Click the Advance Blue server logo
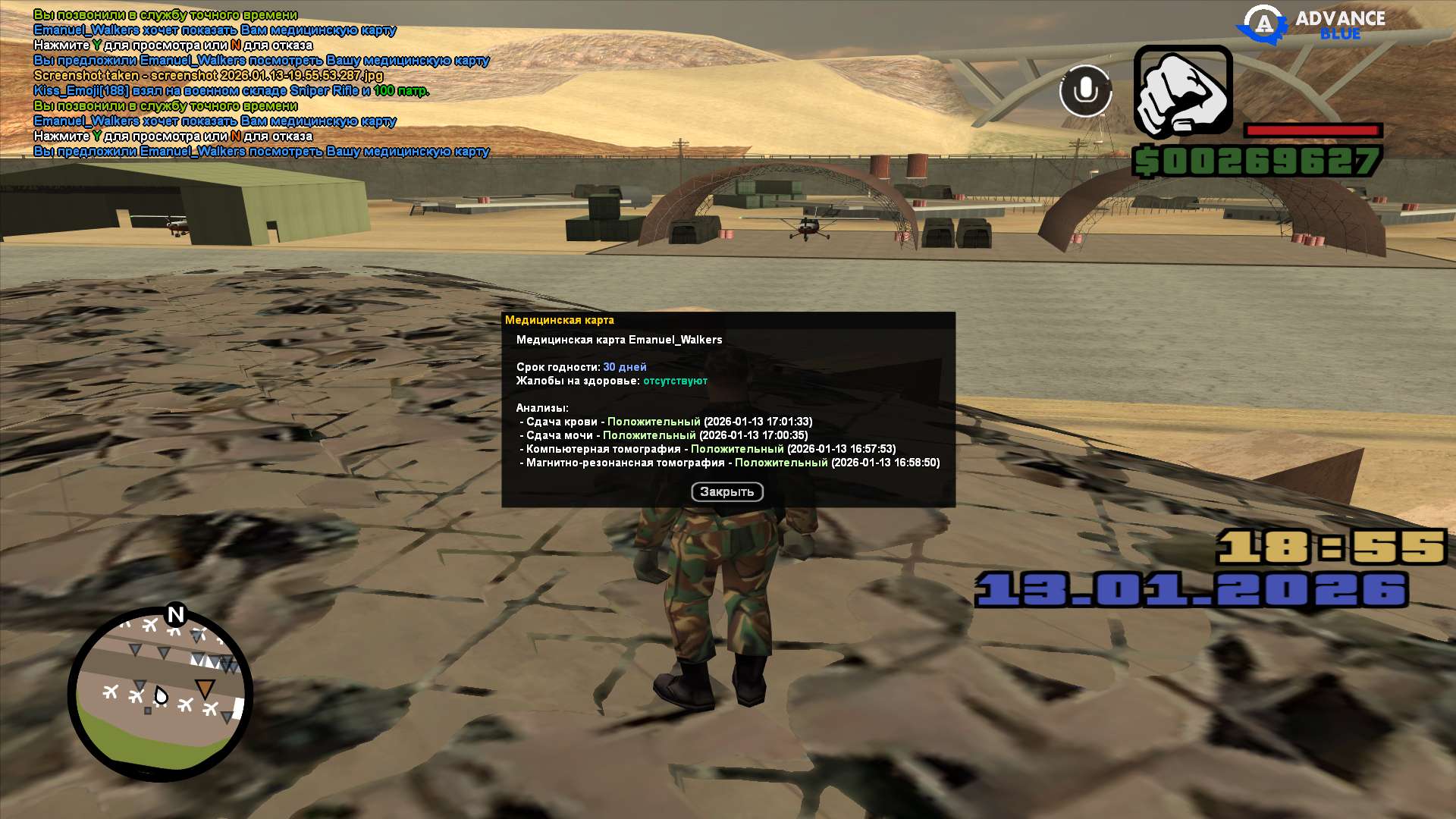 coord(1311,24)
